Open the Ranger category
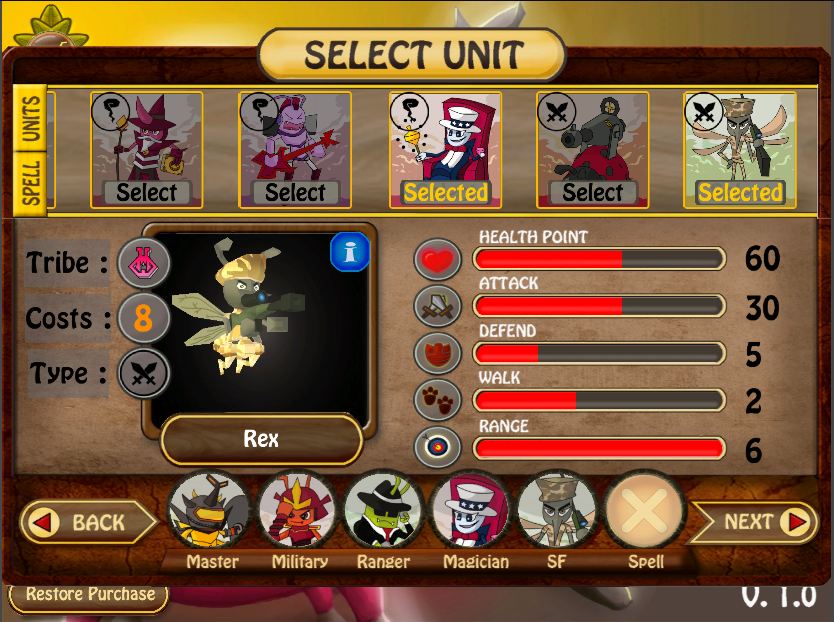Viewport: 834px width, 622px height. [x=384, y=512]
